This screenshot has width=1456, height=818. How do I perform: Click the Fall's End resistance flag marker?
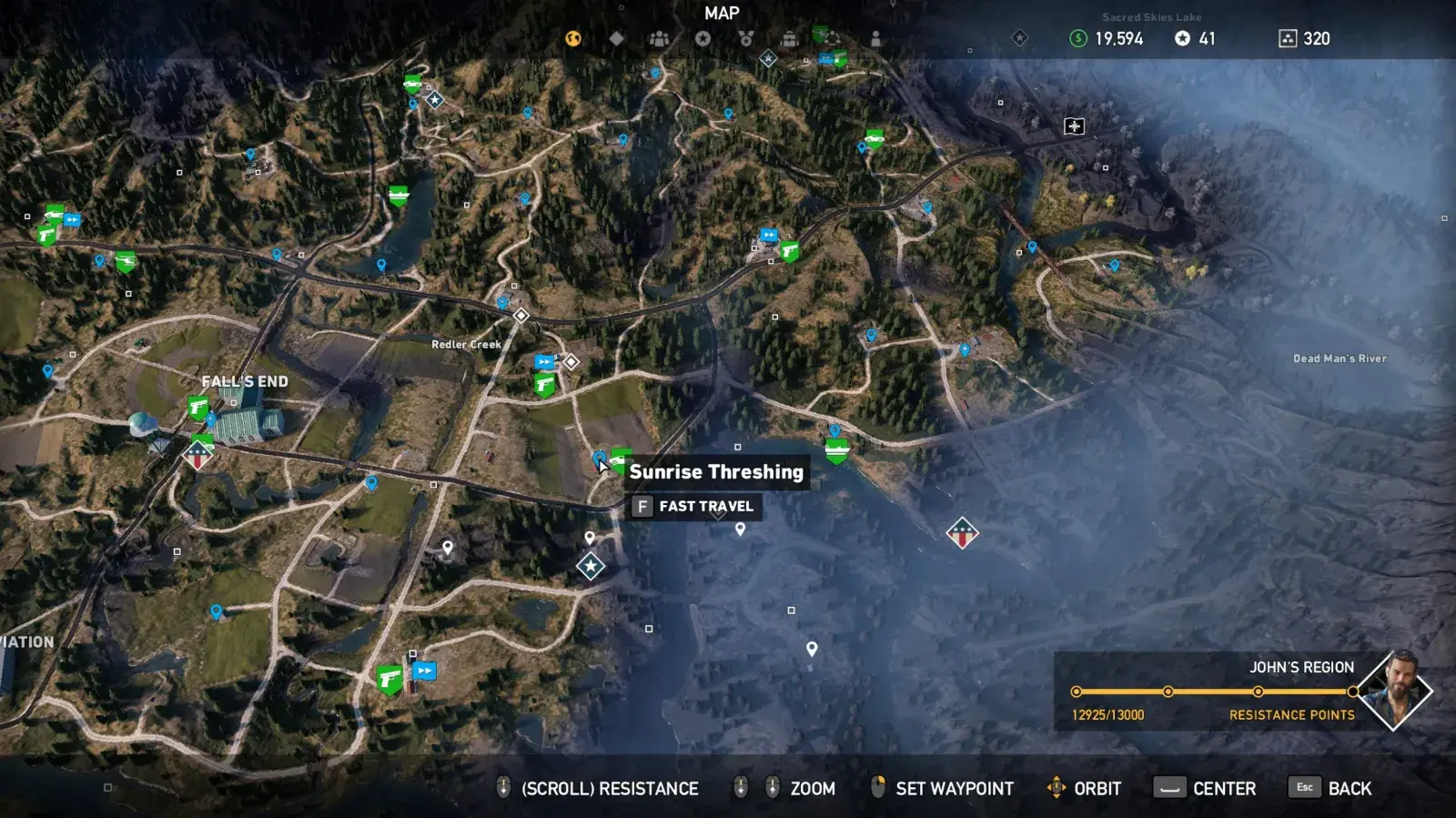pyautogui.click(x=197, y=455)
